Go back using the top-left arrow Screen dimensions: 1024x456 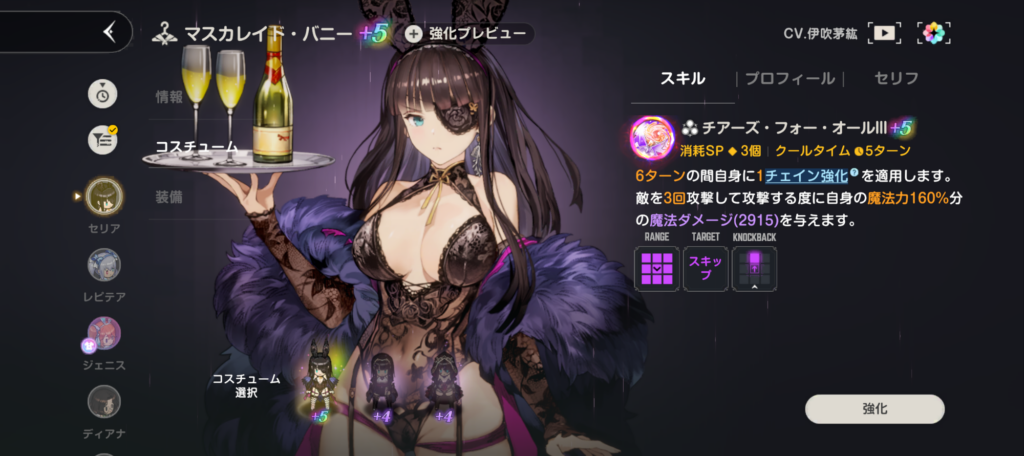click(x=110, y=32)
